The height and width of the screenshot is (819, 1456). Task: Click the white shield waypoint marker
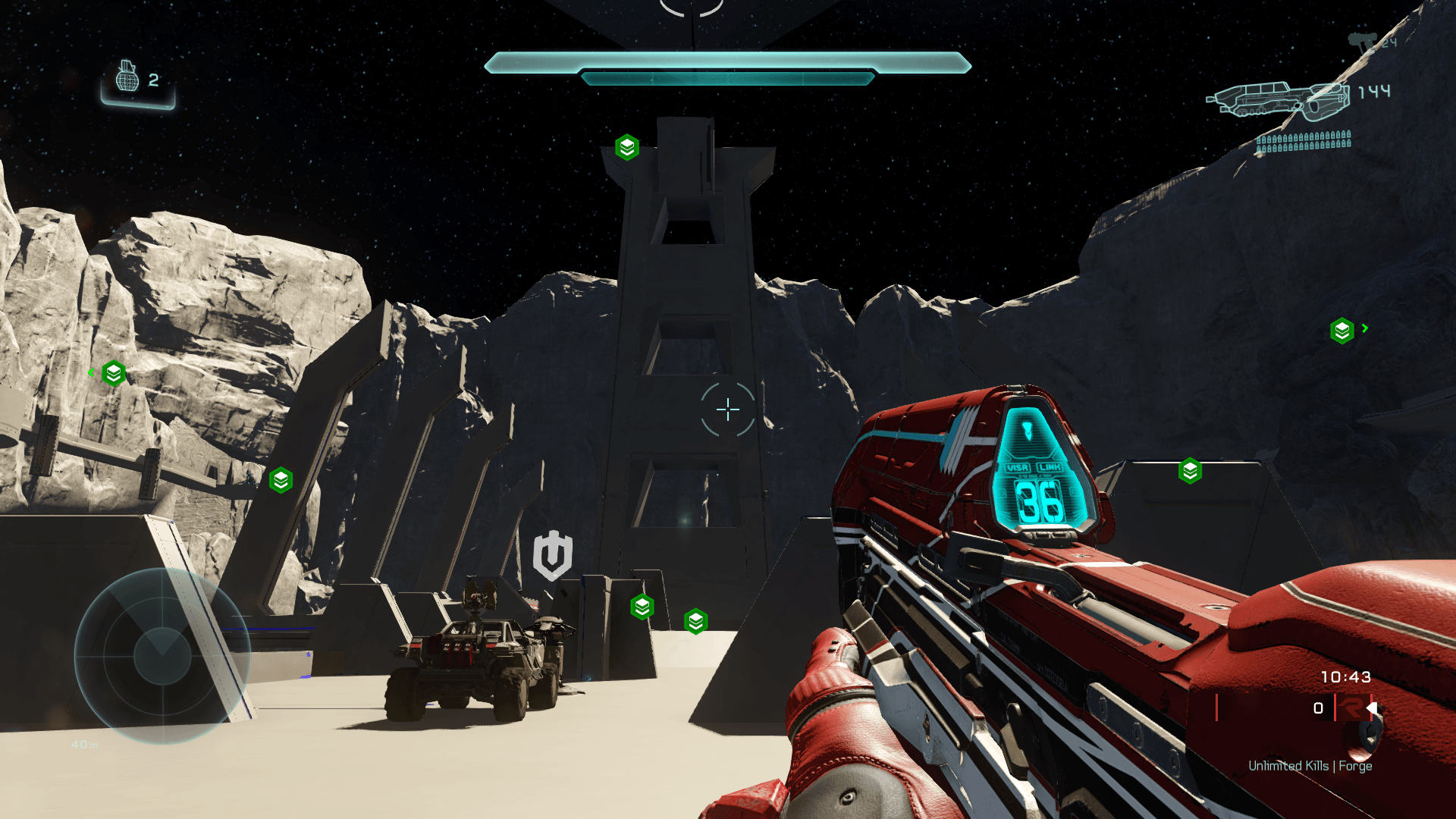(553, 555)
